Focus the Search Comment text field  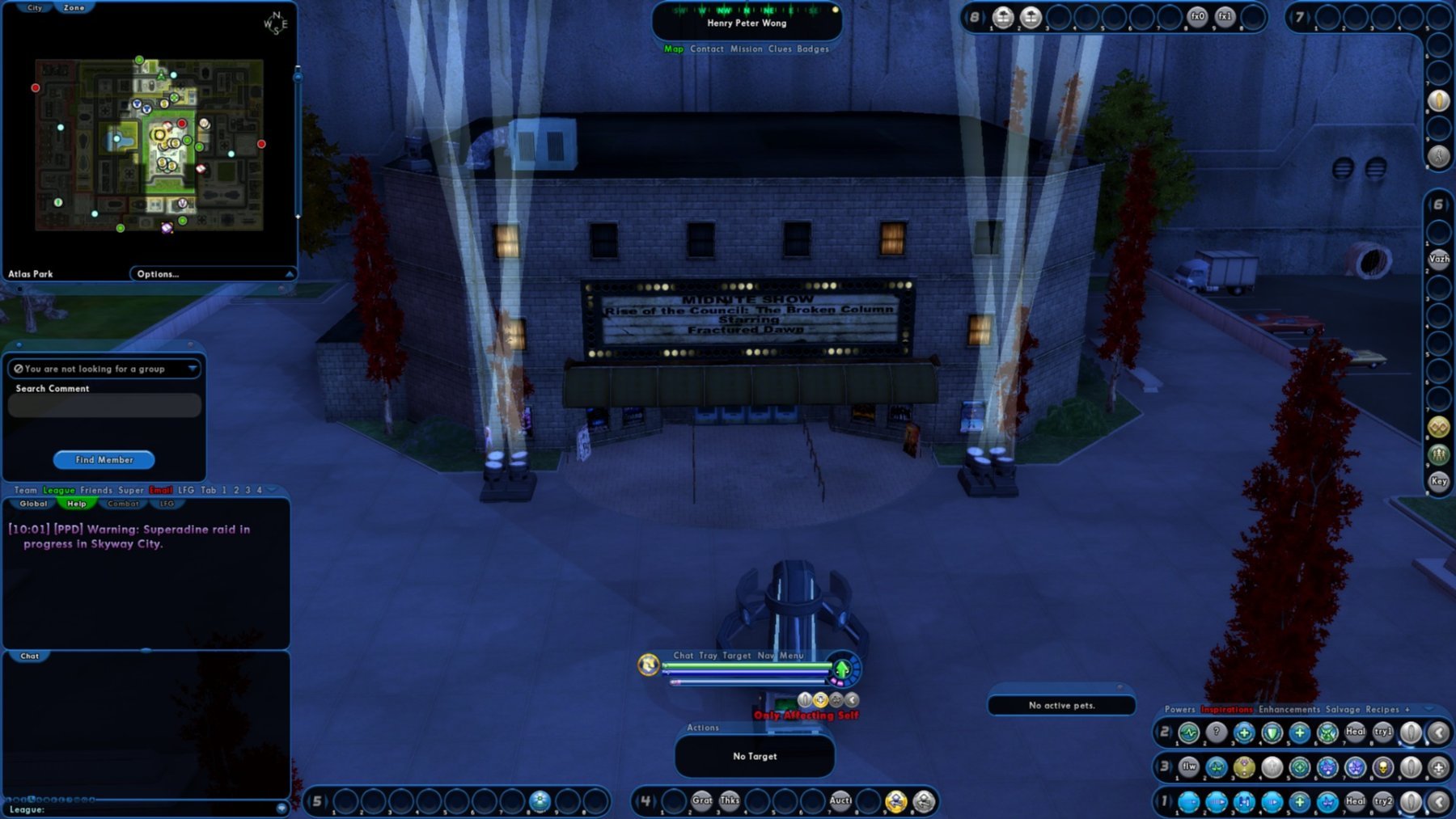pos(104,405)
